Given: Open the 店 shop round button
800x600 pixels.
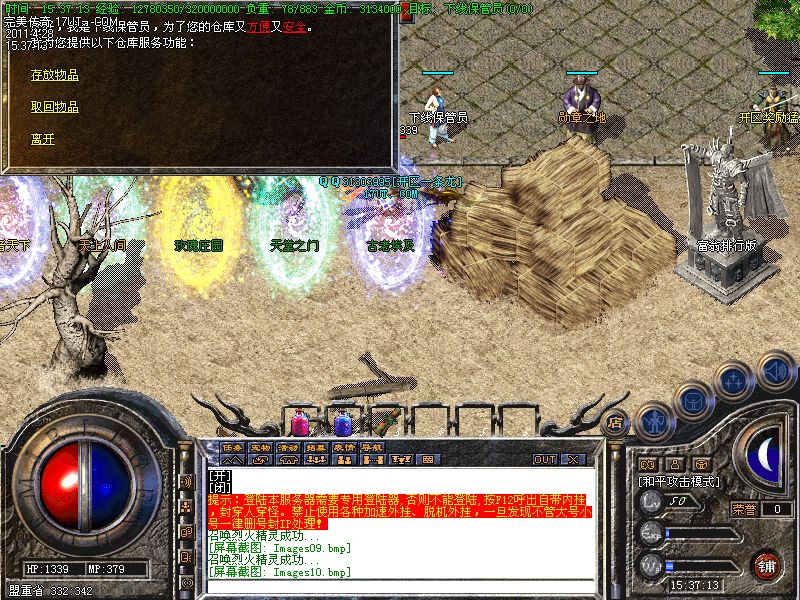Looking at the screenshot, I should click(x=615, y=421).
